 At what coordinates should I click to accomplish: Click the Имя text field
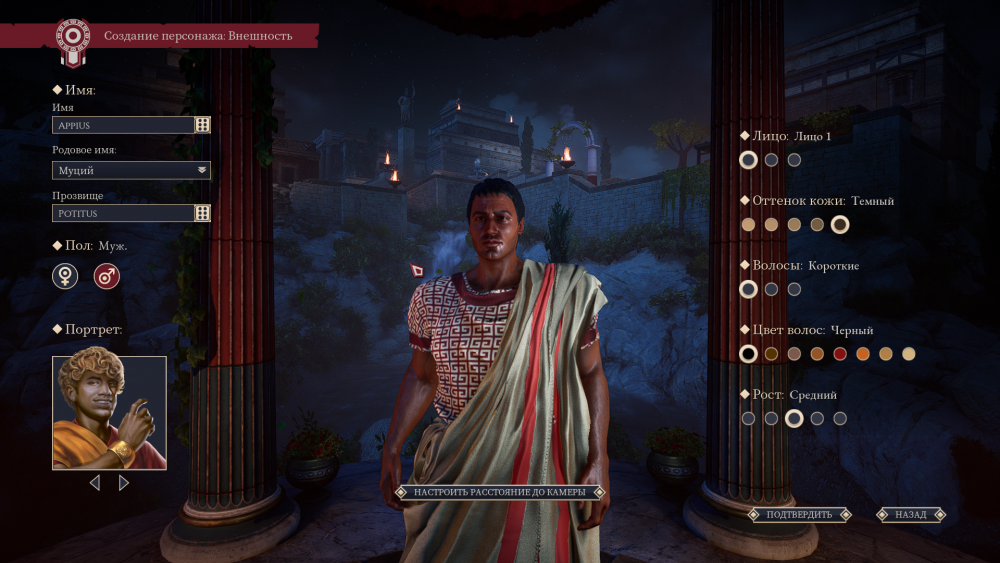tap(123, 125)
